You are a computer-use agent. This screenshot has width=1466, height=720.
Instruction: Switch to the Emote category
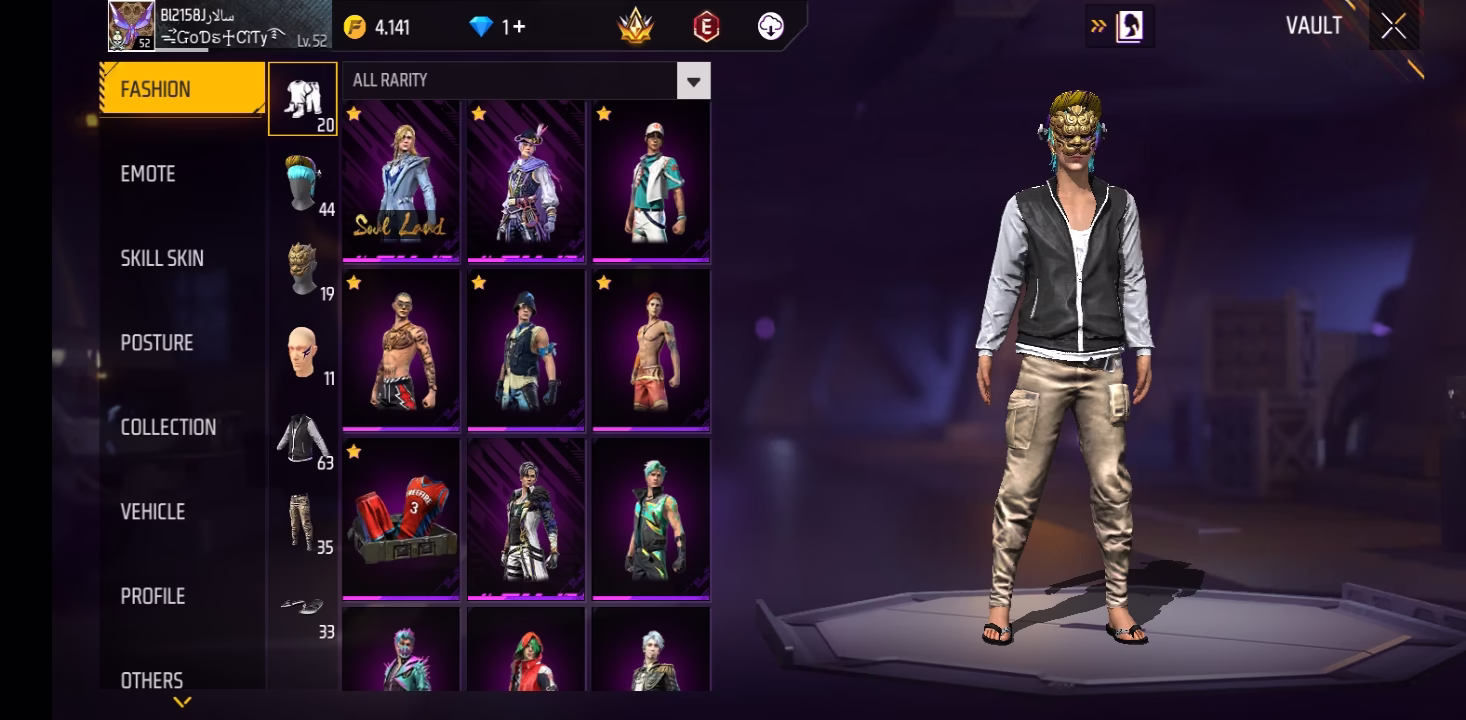pyautogui.click(x=148, y=174)
